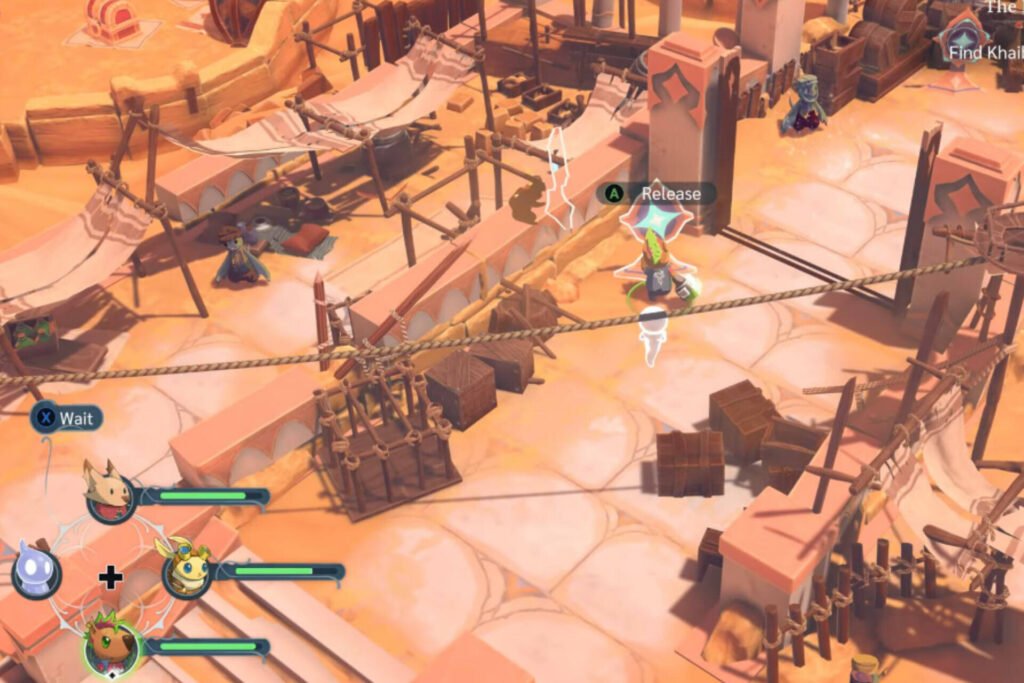This screenshot has height=683, width=1024.
Task: Select the pale ghost spirit portrait
Action: pos(36,572)
